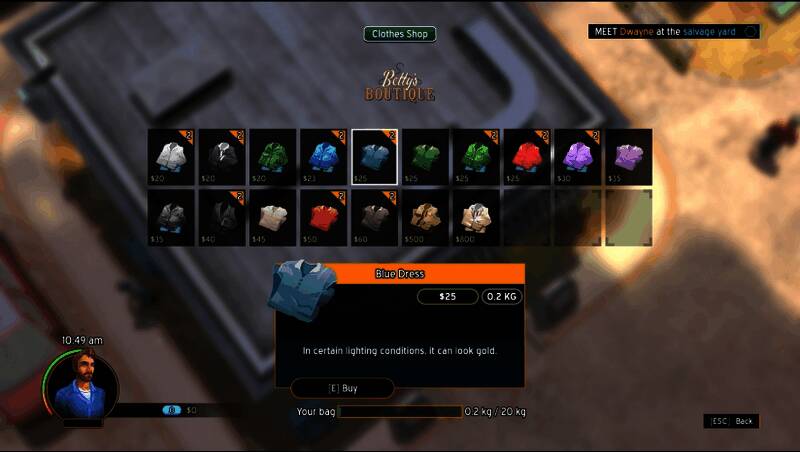The width and height of the screenshot is (800, 452).
Task: Select the purple outfit priced $30
Action: [x=579, y=157]
